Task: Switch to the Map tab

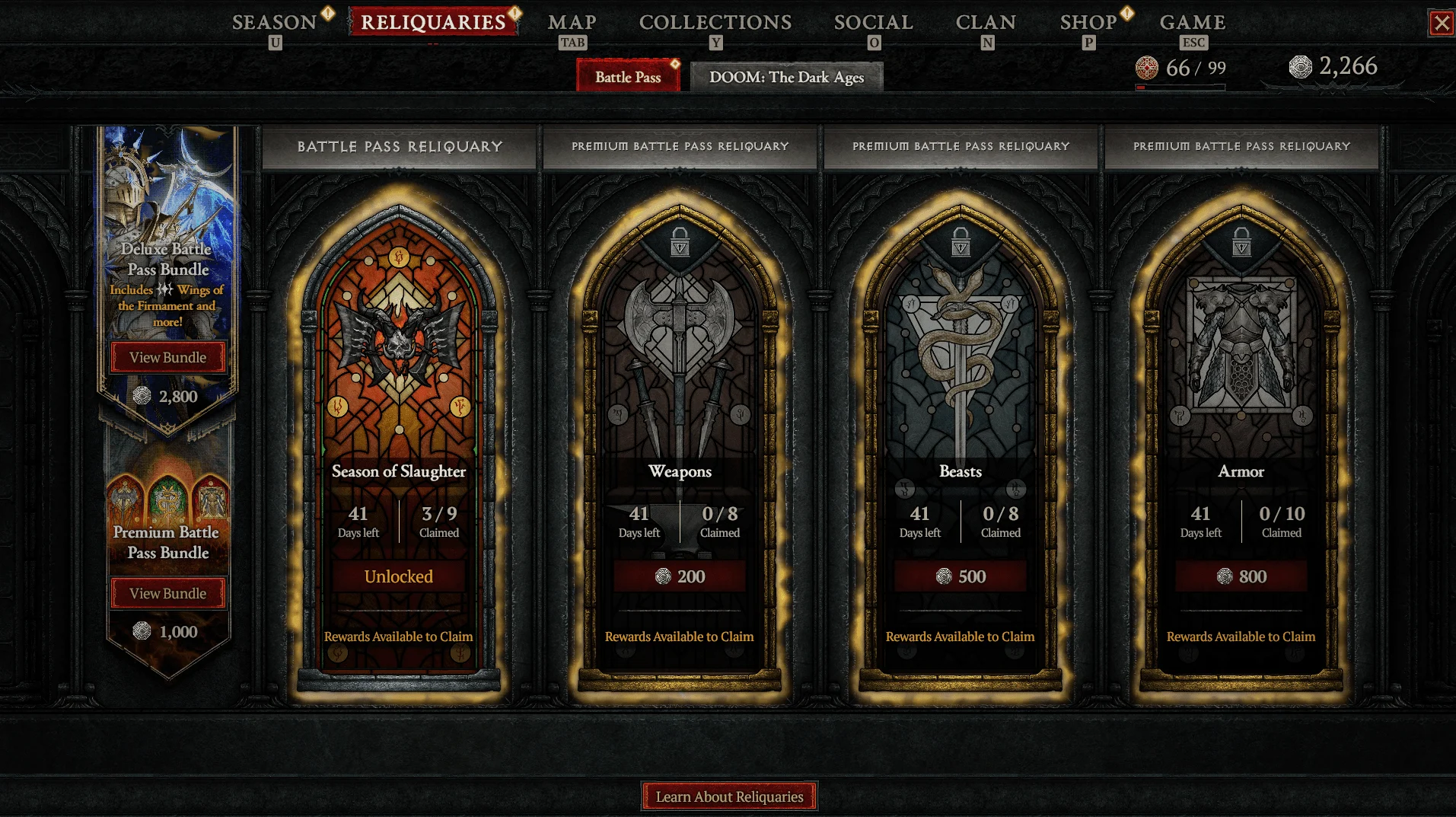Action: pyautogui.click(x=572, y=23)
